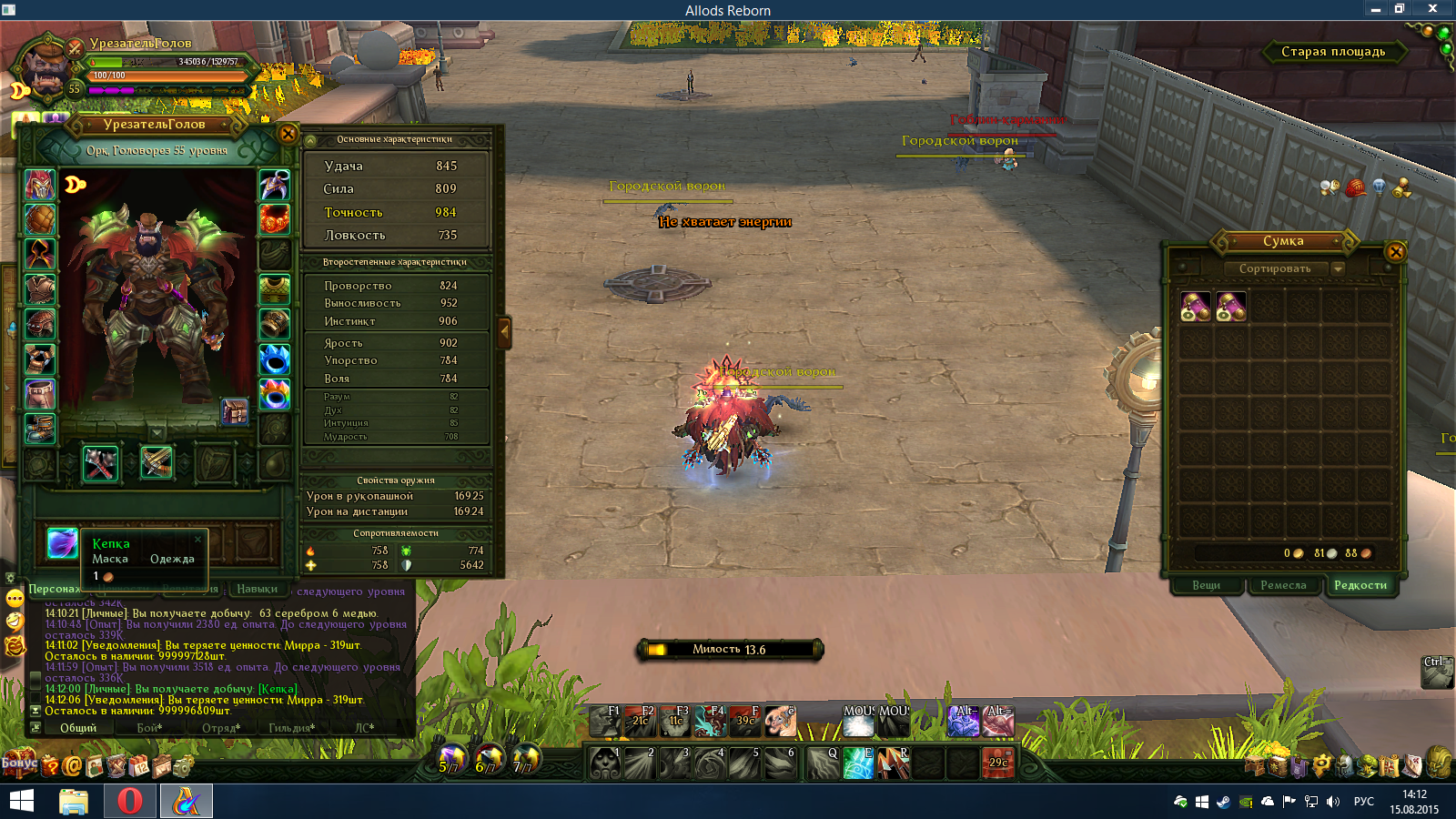Select the Редкости bag tab
Image resolution: width=1456 pixels, height=819 pixels.
1360,585
